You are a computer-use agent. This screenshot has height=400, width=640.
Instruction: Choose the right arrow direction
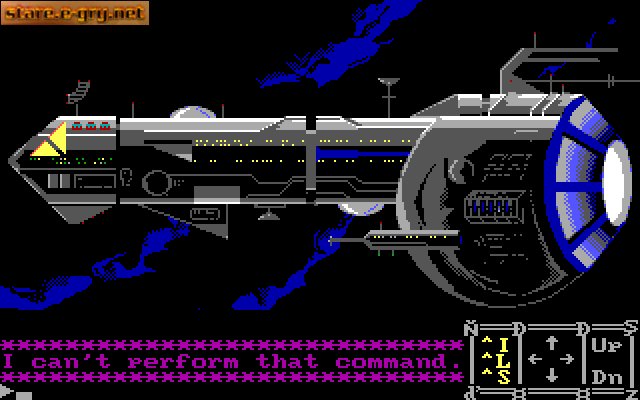coord(568,359)
